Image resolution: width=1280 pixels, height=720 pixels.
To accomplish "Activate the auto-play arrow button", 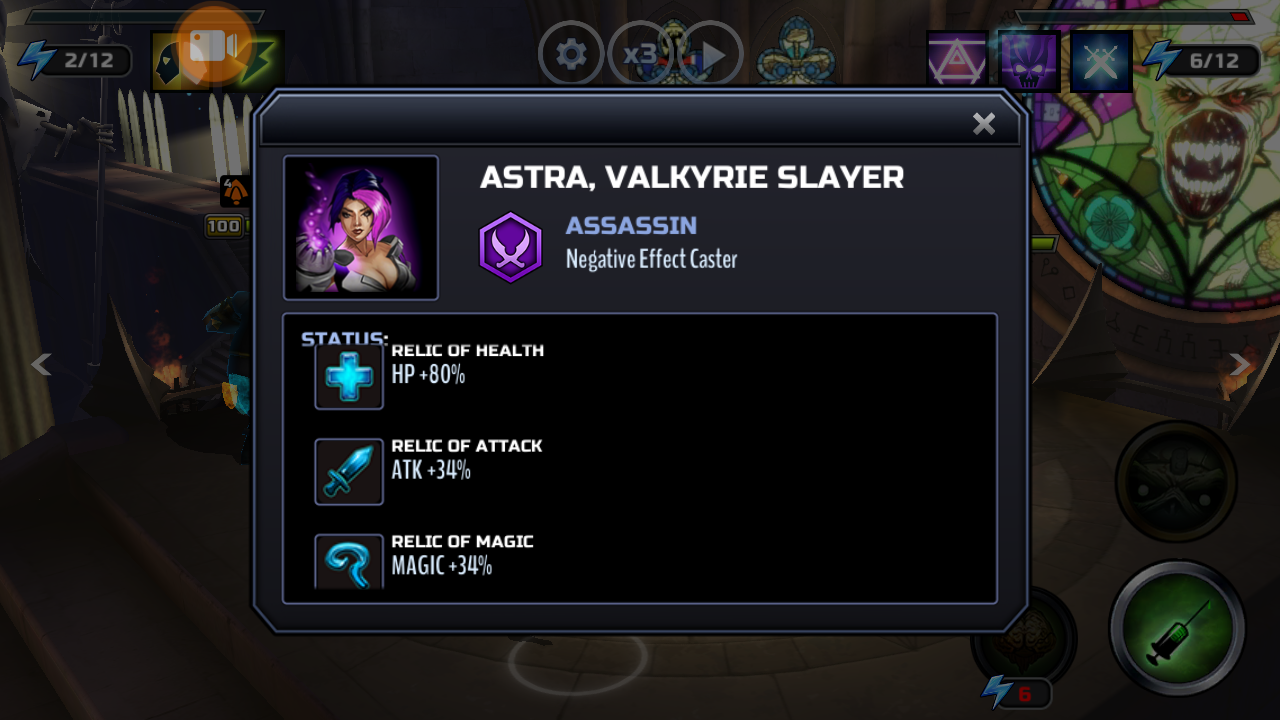I will pos(712,54).
